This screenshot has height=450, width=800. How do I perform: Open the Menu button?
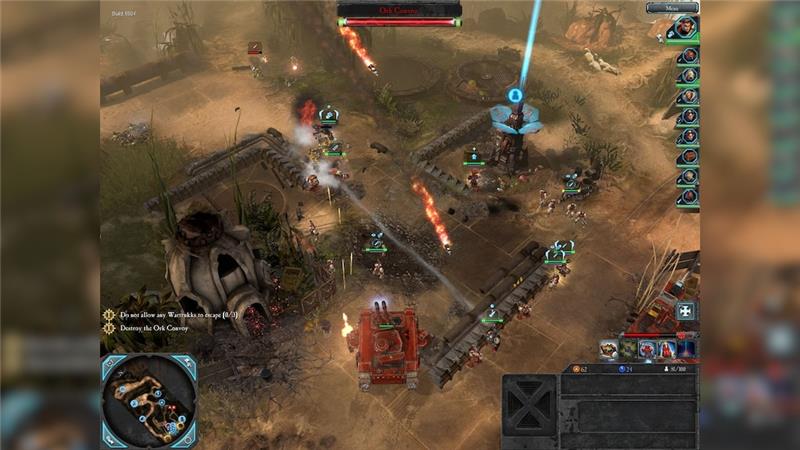click(672, 8)
